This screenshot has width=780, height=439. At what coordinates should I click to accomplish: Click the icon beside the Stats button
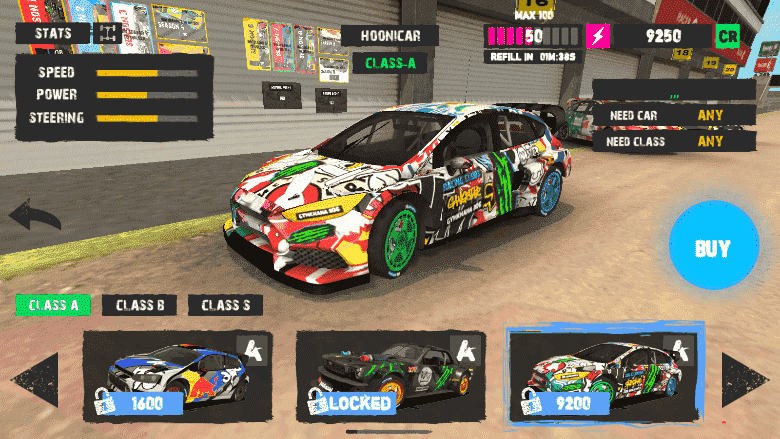(x=108, y=34)
